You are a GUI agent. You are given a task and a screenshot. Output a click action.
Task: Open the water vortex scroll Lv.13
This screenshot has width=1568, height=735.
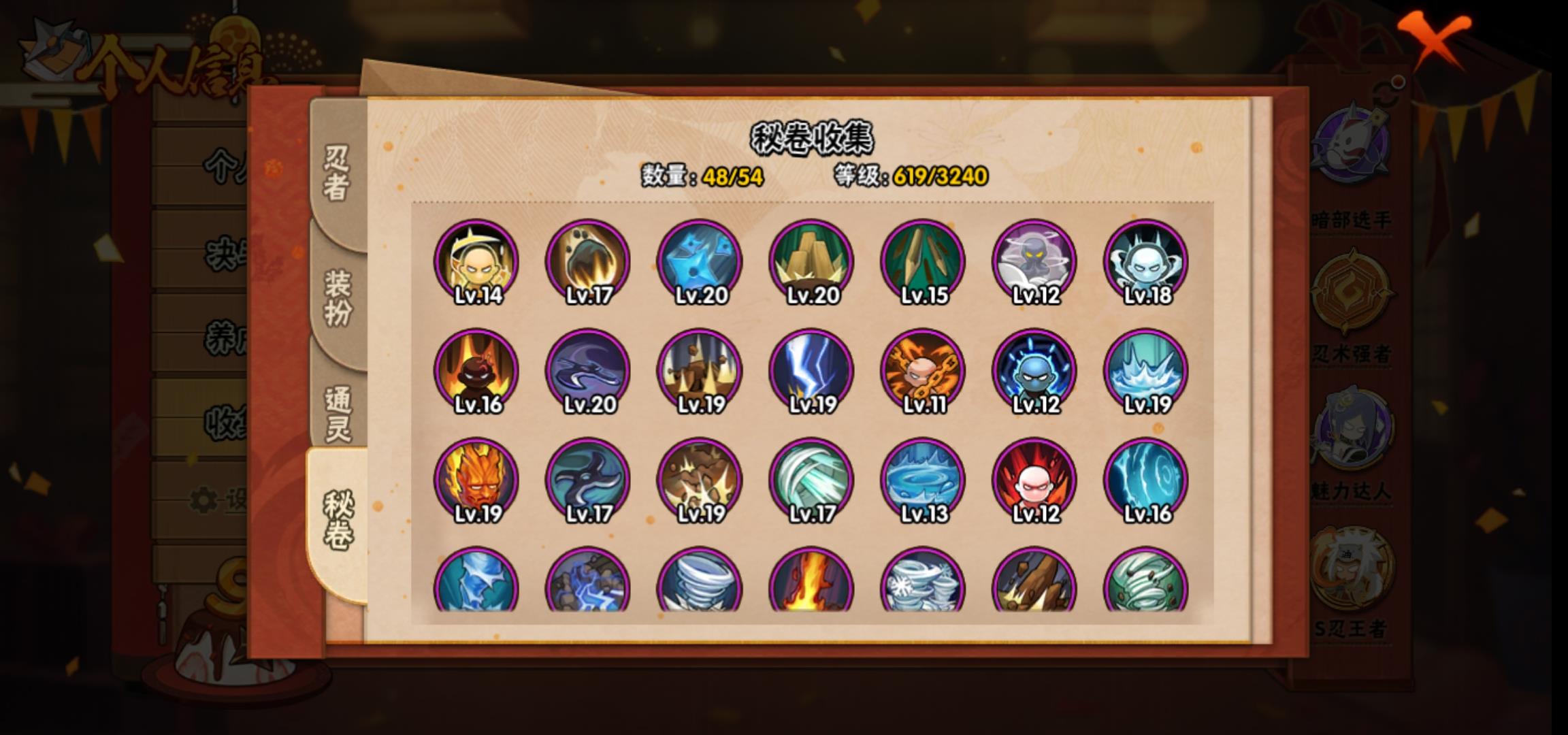pyautogui.click(x=923, y=480)
